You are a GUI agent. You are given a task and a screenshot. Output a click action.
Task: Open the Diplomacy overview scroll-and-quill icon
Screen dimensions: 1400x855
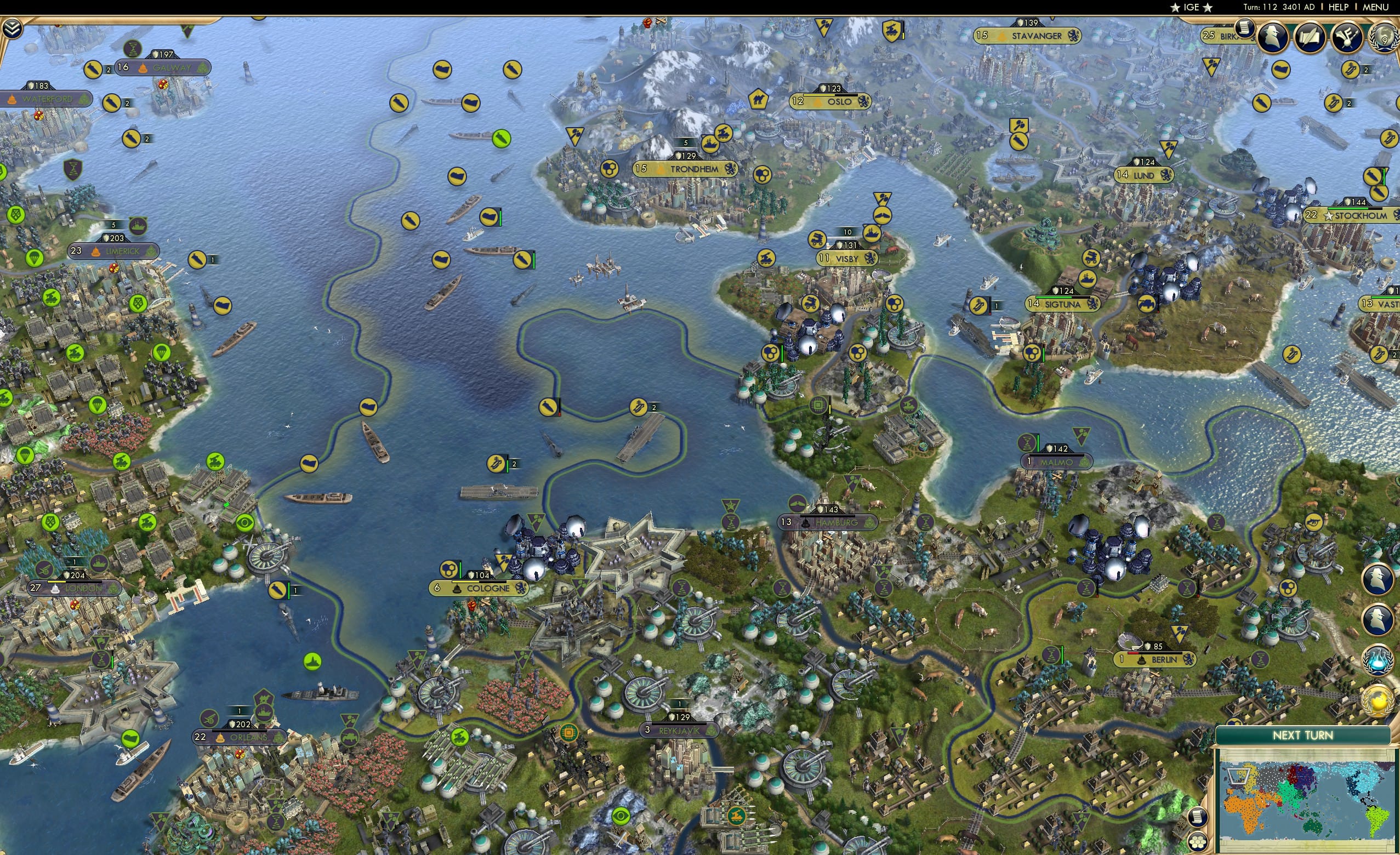[1308, 37]
